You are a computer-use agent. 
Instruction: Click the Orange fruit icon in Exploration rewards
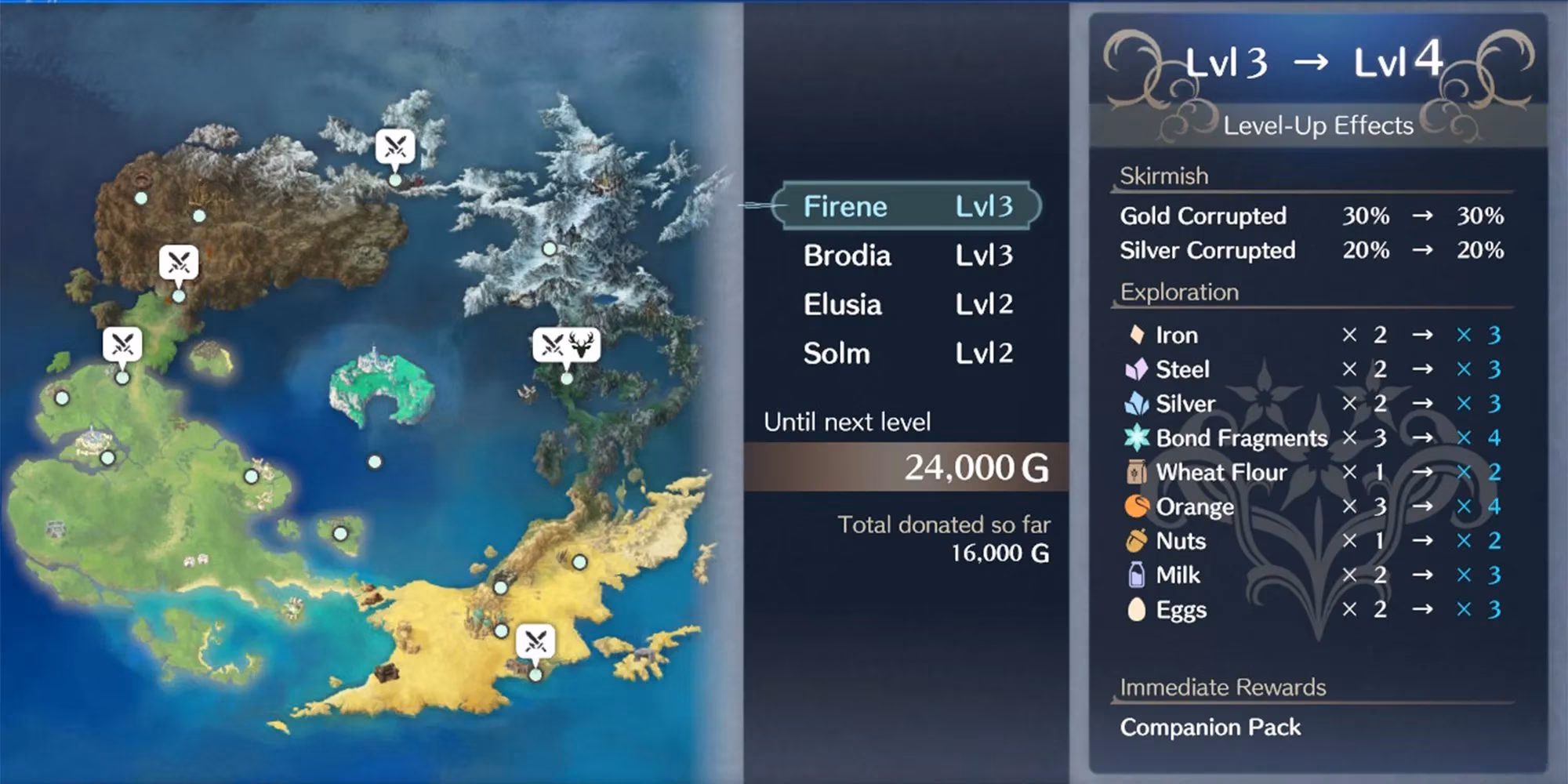pos(1136,506)
